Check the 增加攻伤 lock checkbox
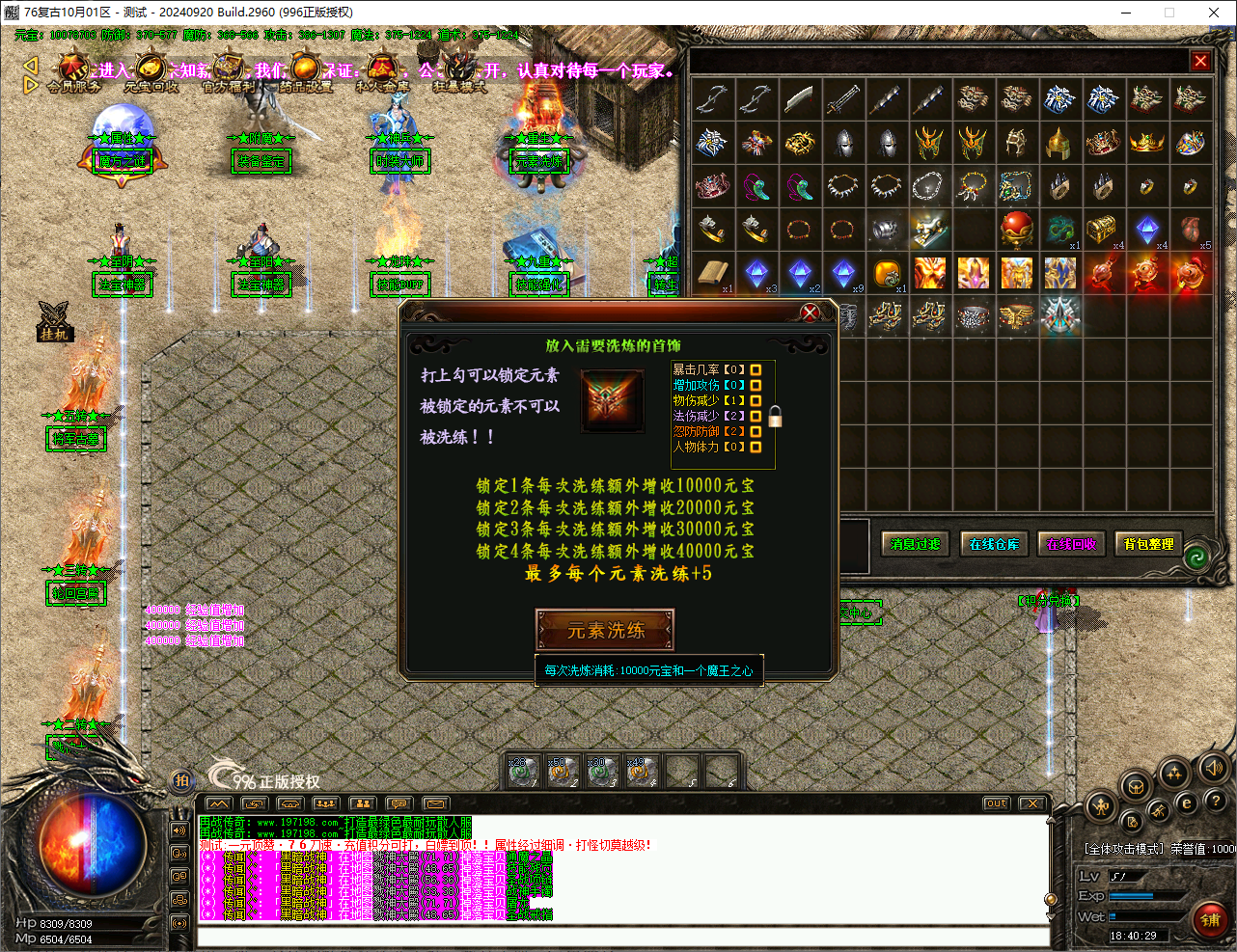Viewport: 1237px width, 952px height. (756, 385)
